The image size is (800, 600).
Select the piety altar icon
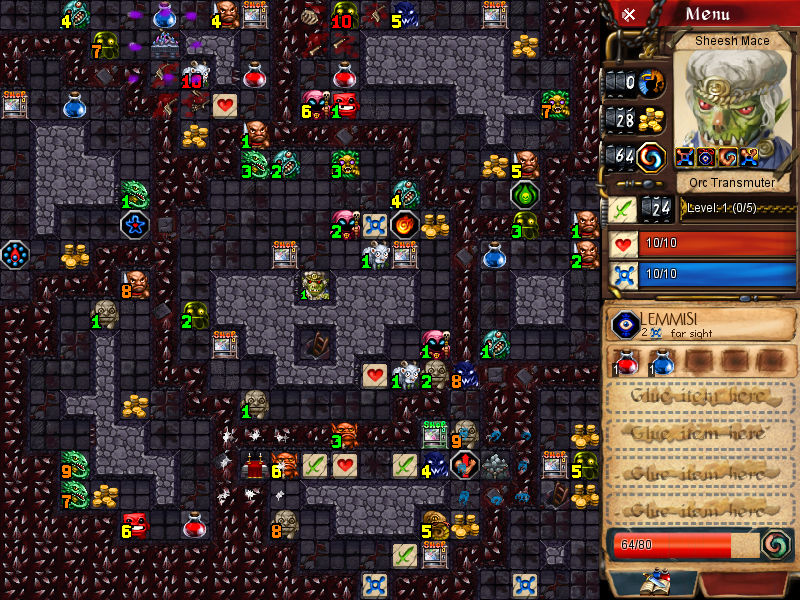pyautogui.click(x=652, y=82)
